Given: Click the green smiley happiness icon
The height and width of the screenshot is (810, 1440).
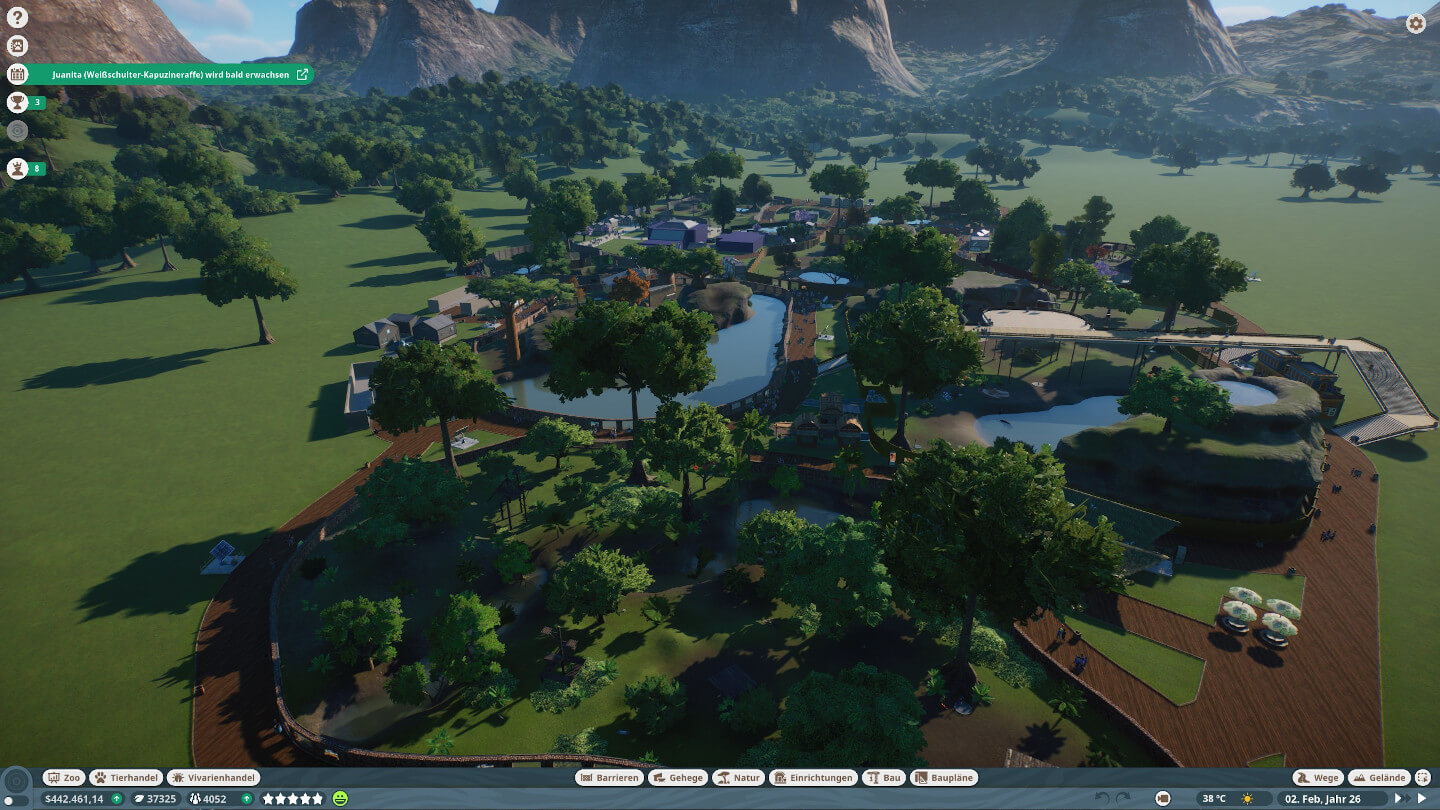Looking at the screenshot, I should pyautogui.click(x=341, y=798).
